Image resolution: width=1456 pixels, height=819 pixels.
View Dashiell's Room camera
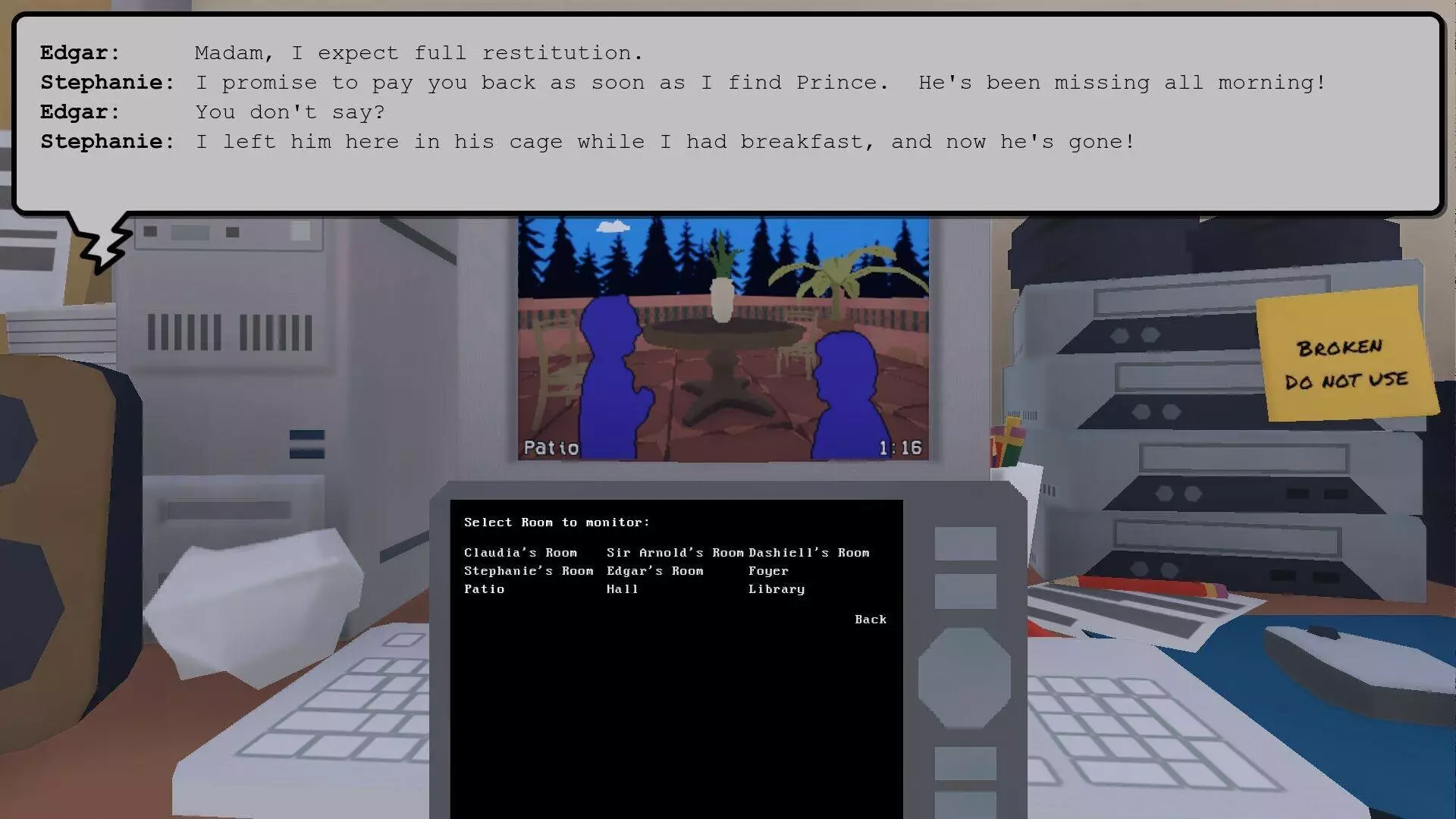point(808,552)
